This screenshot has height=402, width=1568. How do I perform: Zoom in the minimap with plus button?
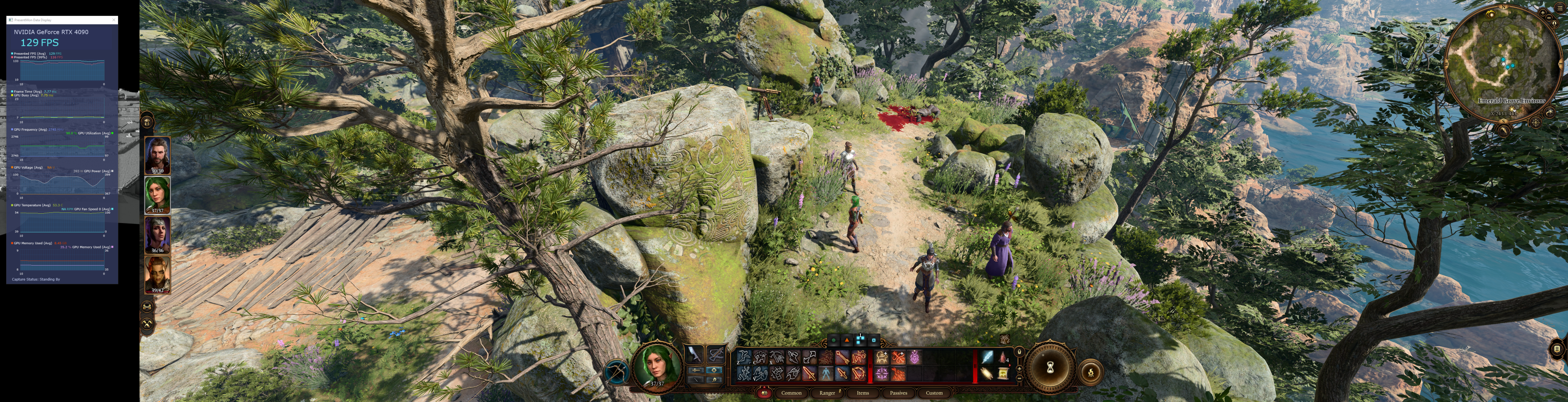pyautogui.click(x=1542, y=12)
